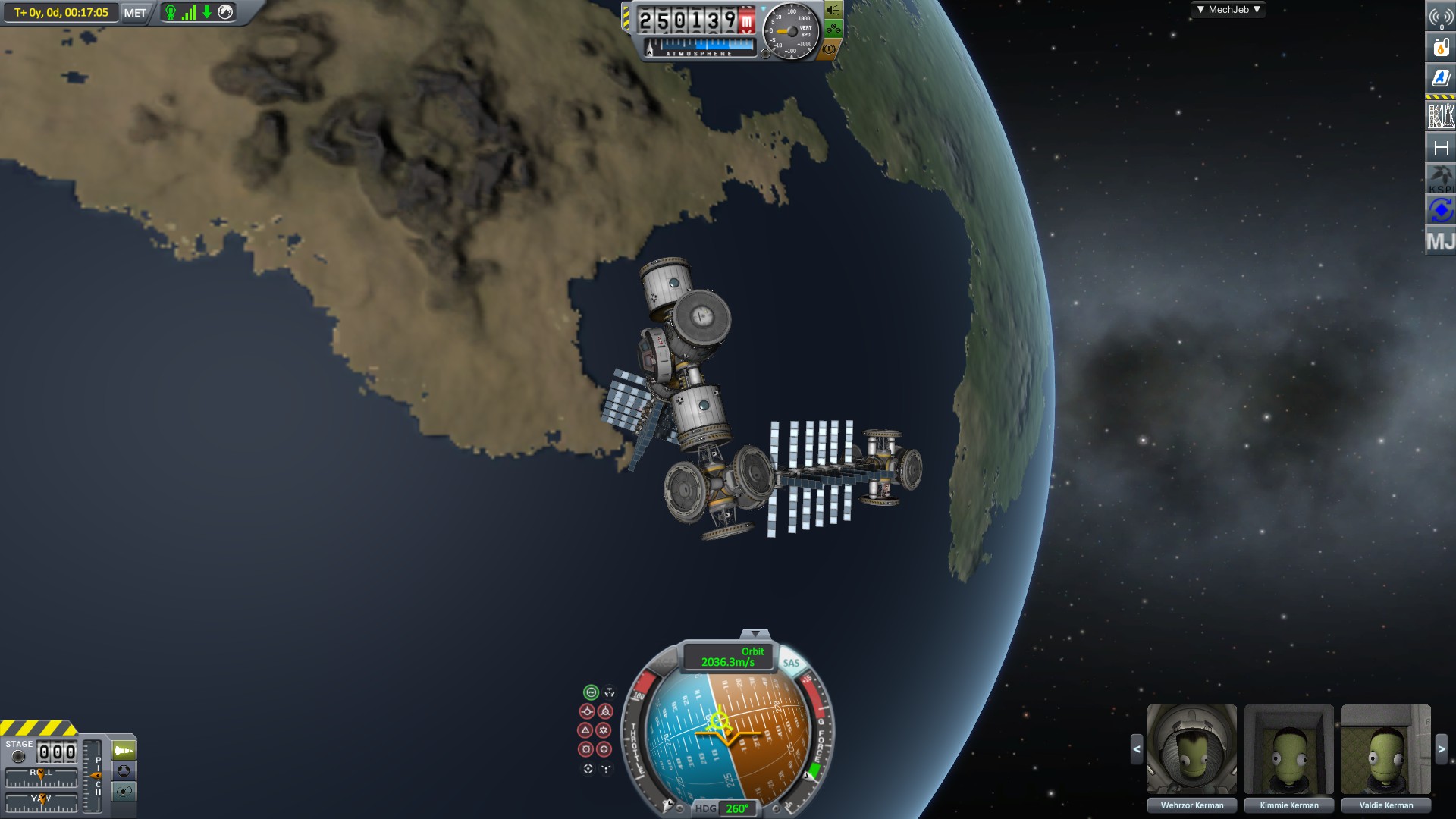Click the blue rocket book toolbar icon
The image size is (1456, 819).
[x=1441, y=78]
